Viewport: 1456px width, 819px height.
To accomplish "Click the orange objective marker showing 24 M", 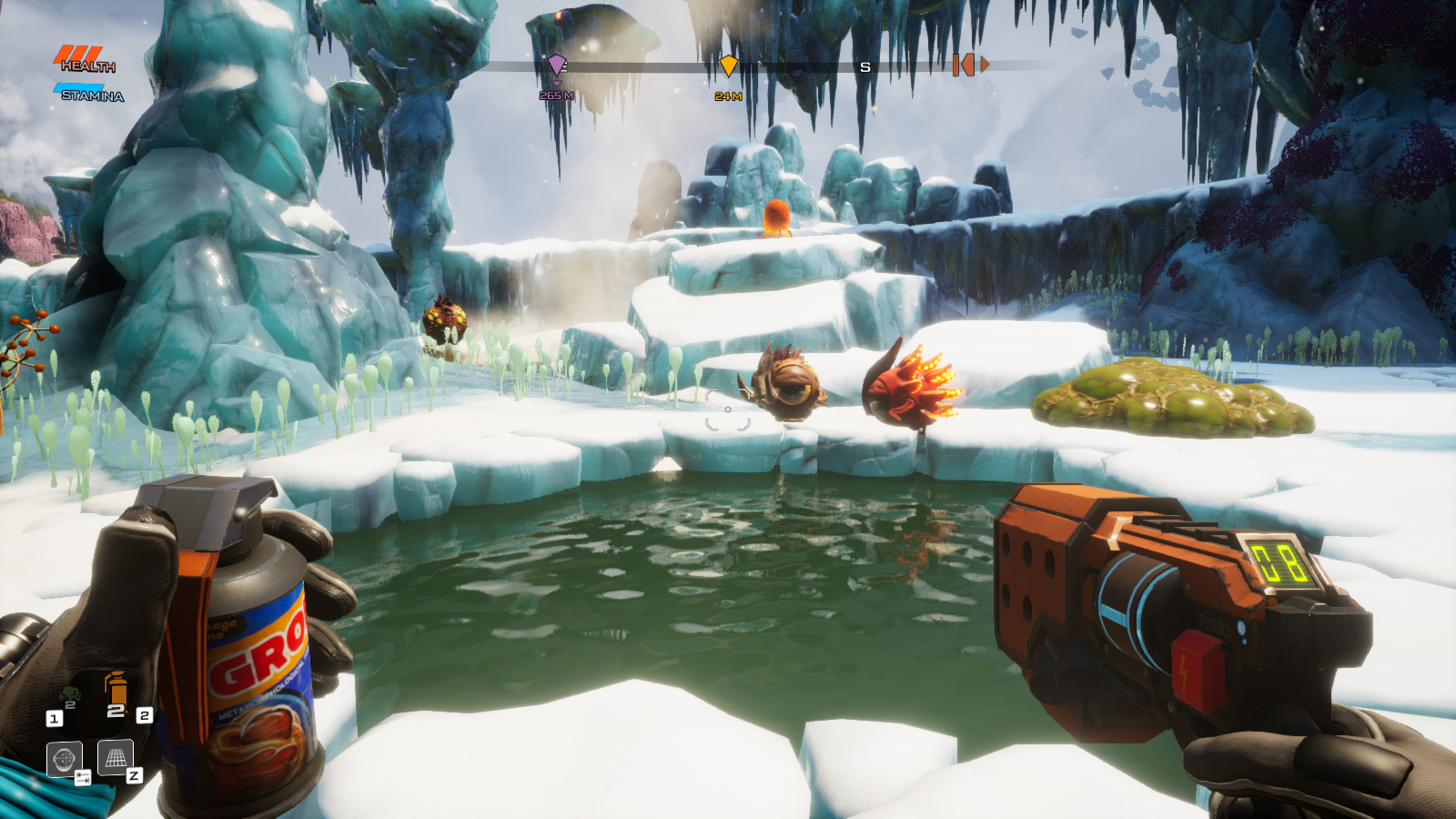I will click(x=729, y=66).
